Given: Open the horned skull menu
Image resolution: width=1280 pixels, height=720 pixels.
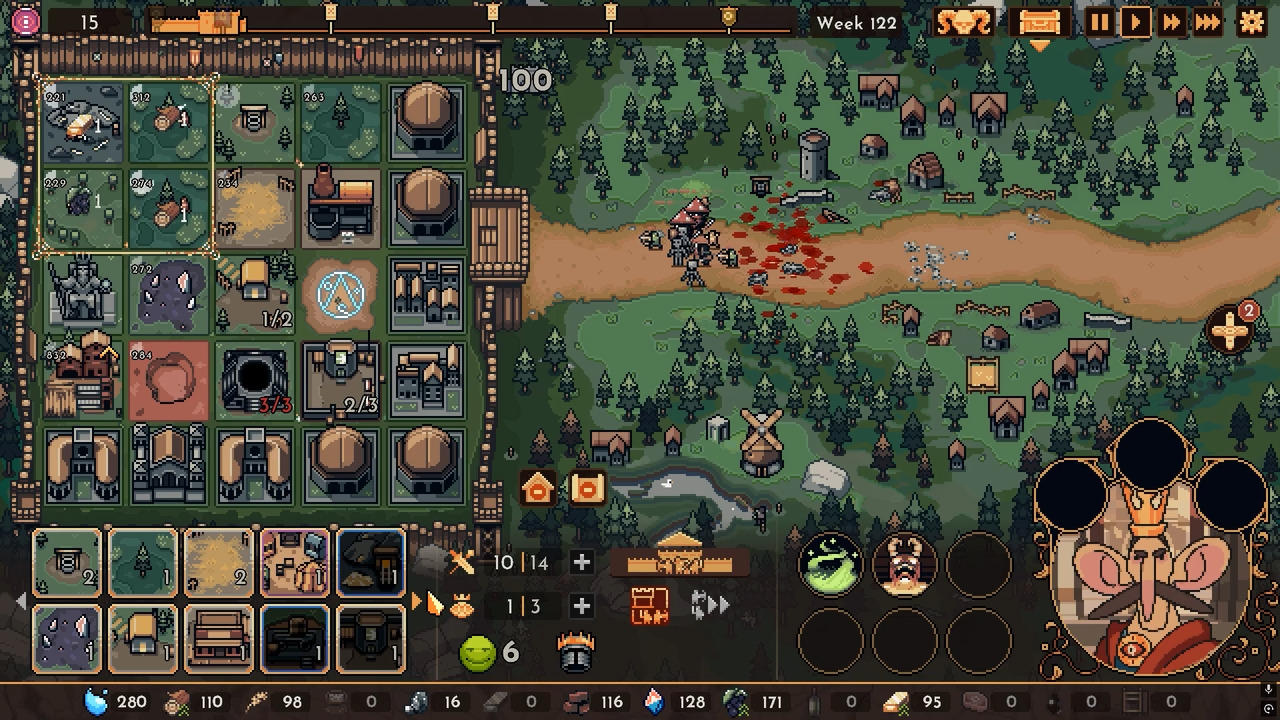Looking at the screenshot, I should pos(964,22).
